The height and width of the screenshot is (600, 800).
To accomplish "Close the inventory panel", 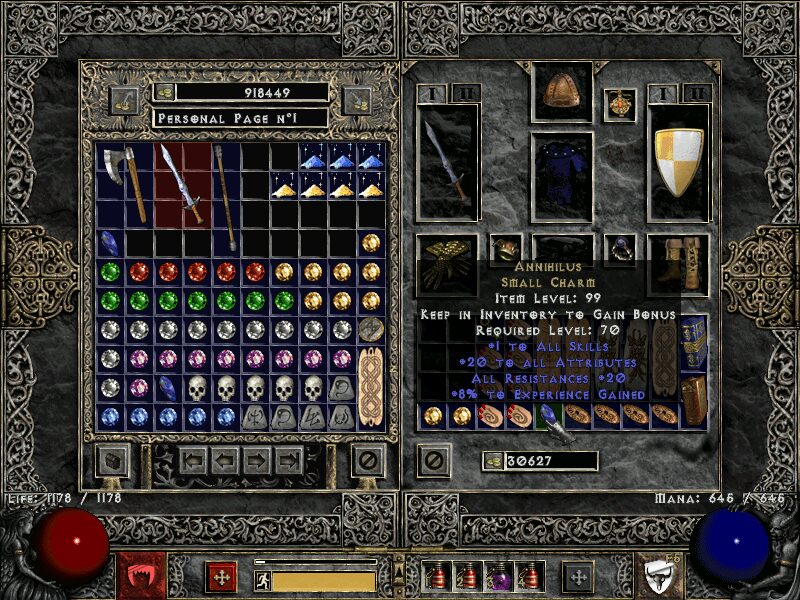I will point(433,461).
